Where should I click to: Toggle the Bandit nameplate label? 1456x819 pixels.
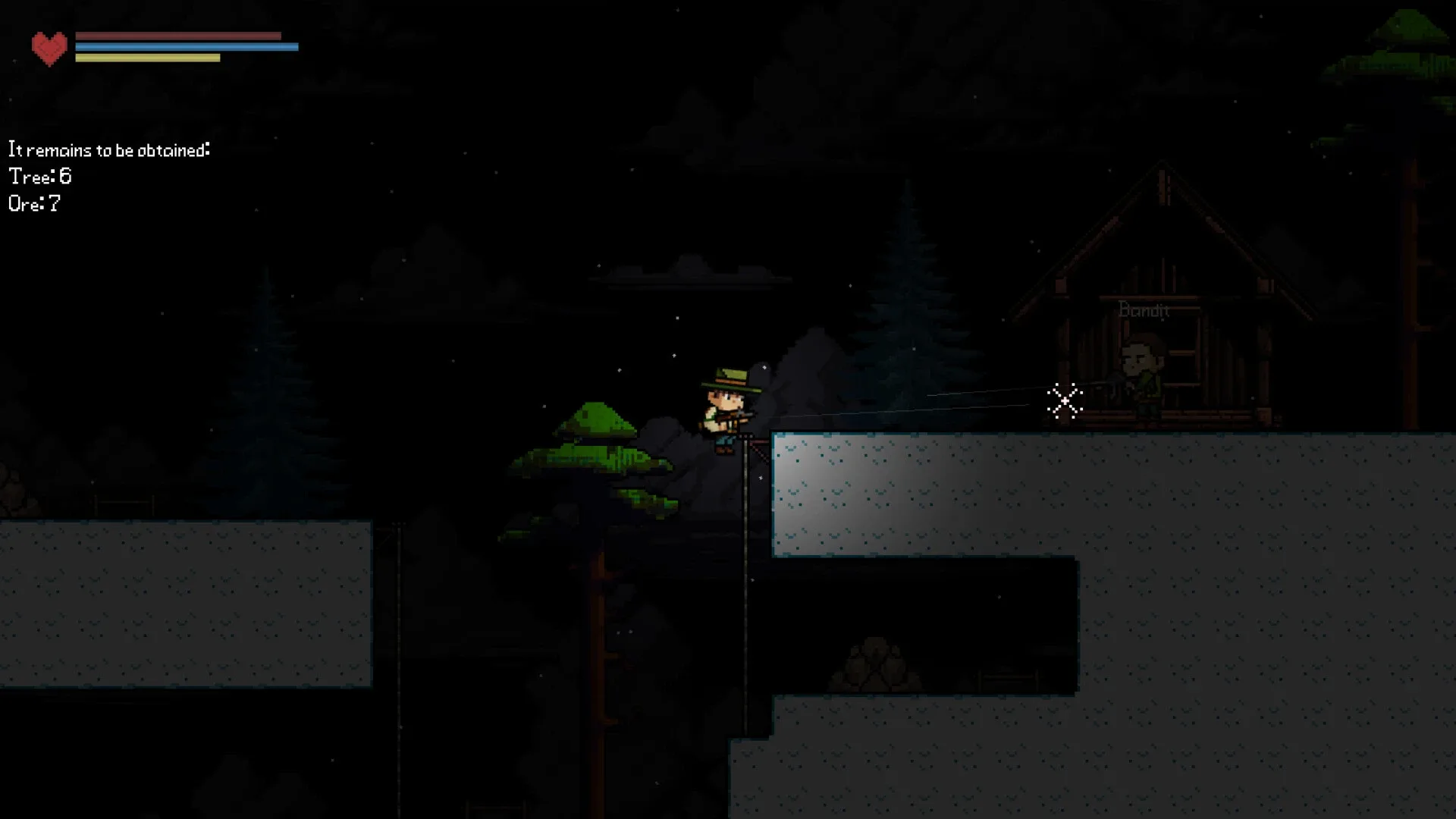pyautogui.click(x=1144, y=311)
